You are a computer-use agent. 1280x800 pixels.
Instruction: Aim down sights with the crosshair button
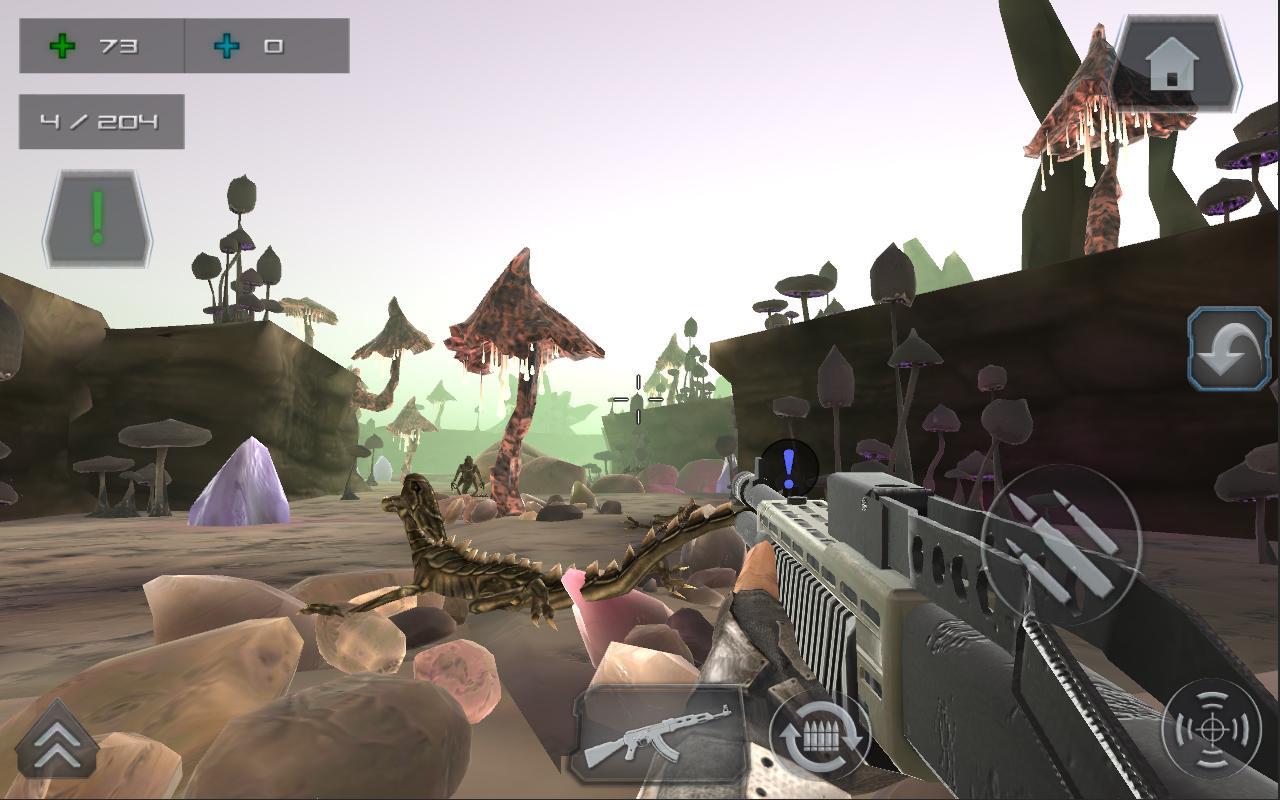(1211, 729)
